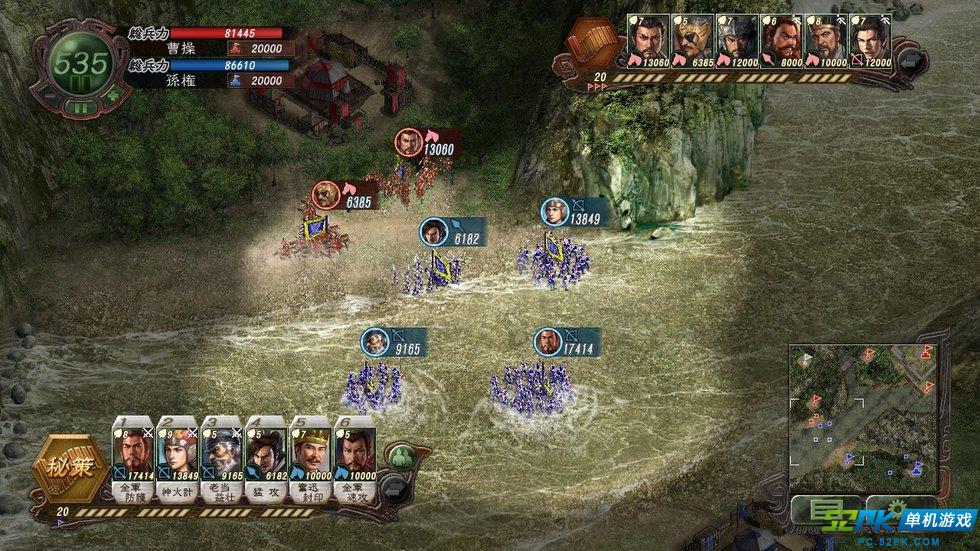Open the 秘策 secret plan button
This screenshot has width=980, height=551.
(x=64, y=467)
